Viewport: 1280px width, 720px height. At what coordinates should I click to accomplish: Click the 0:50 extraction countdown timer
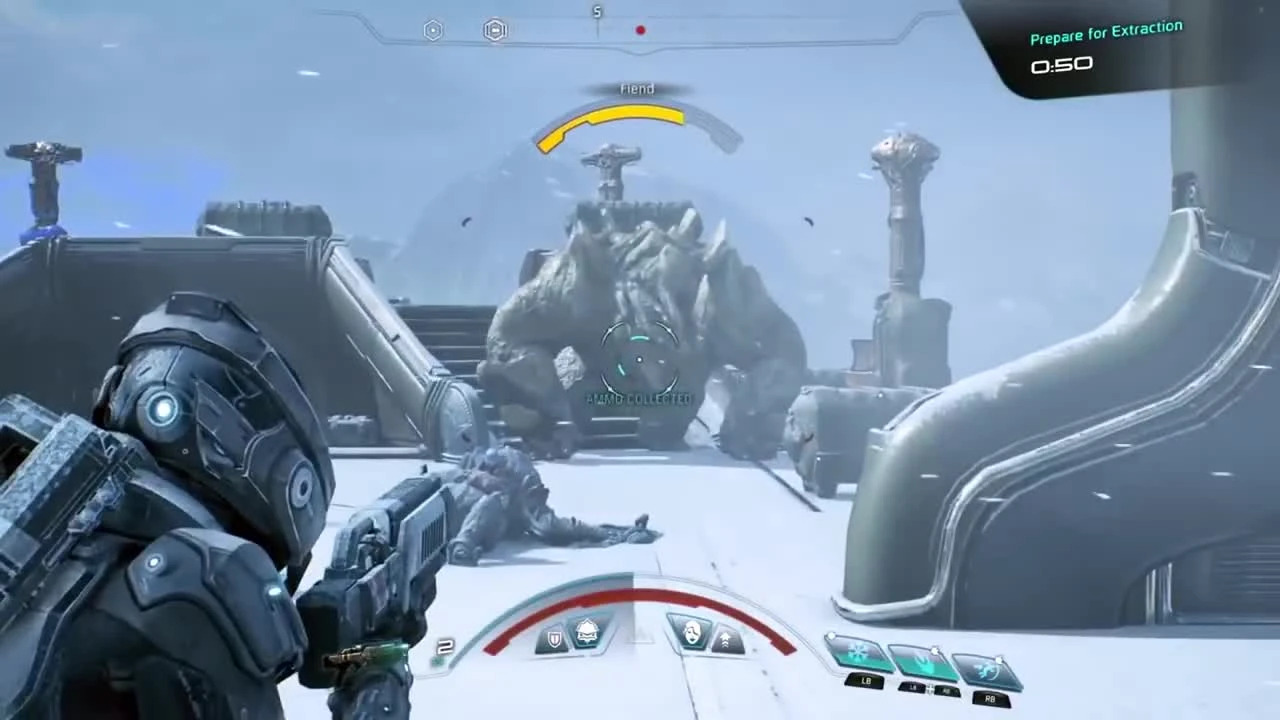pos(1062,65)
